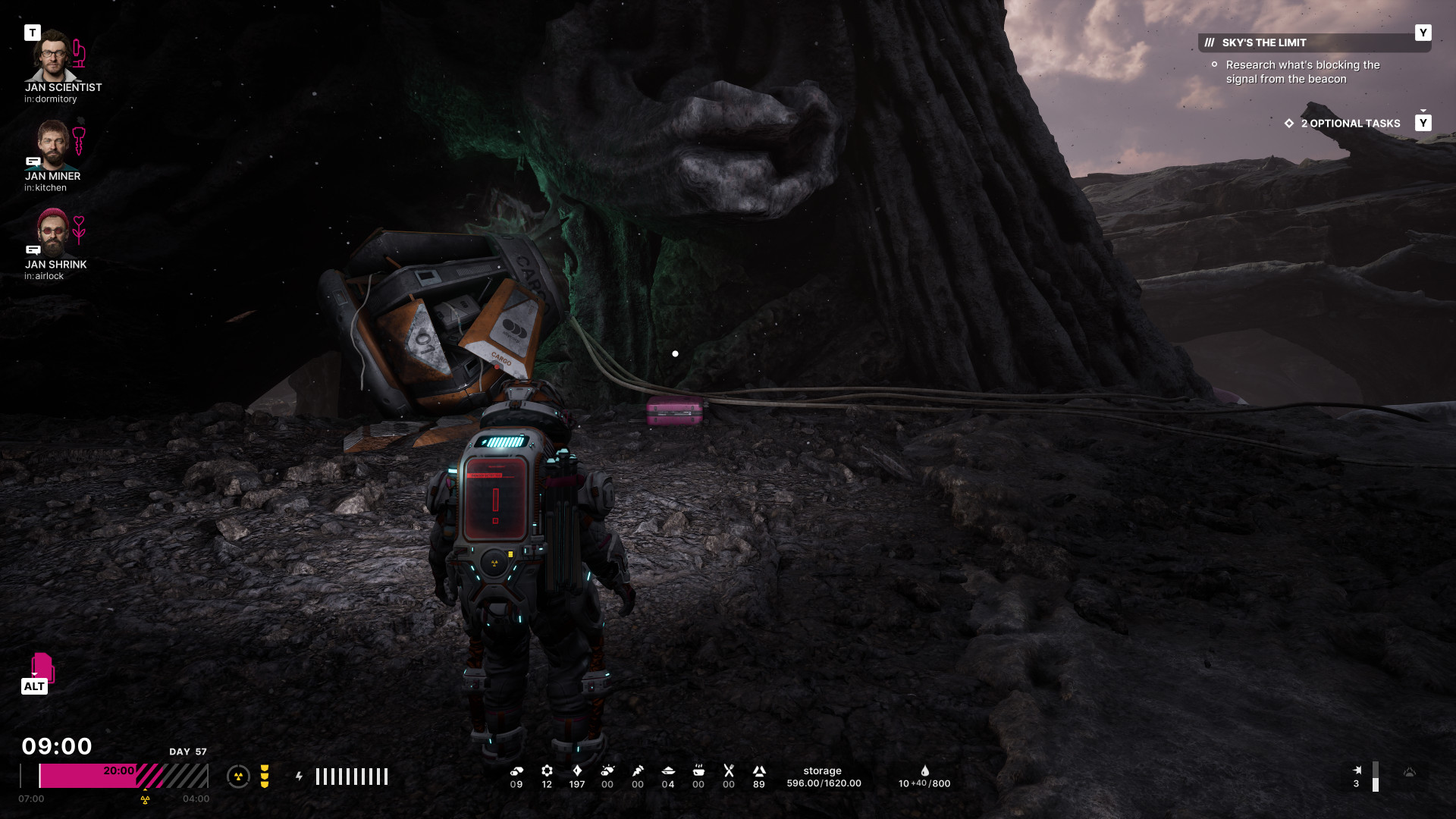This screenshot has width=1456, height=819.
Task: Show the storage capacity readout
Action: (x=824, y=777)
